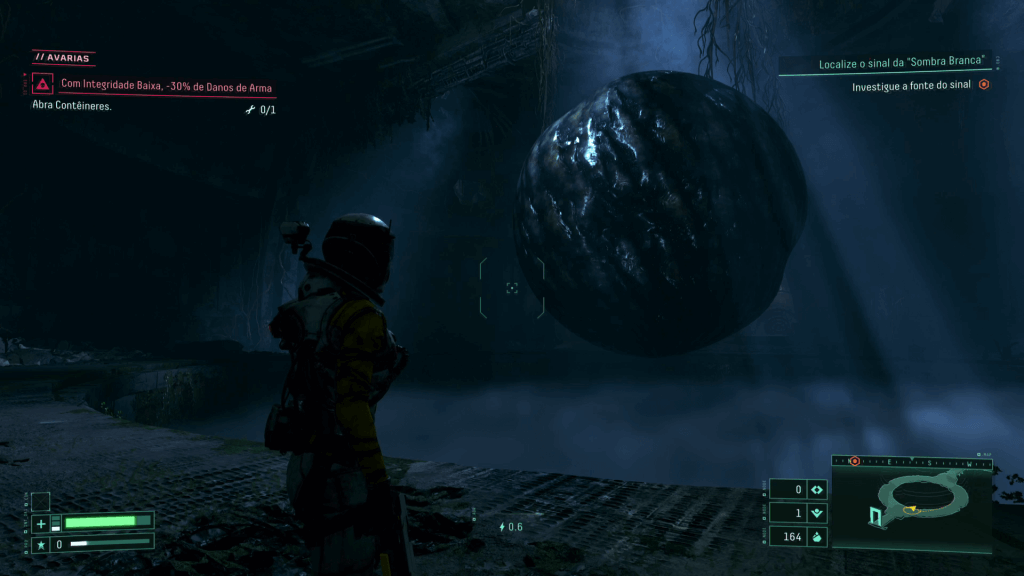Click the red Avarias malfunction warning icon
This screenshot has width=1024, height=576.
click(43, 84)
